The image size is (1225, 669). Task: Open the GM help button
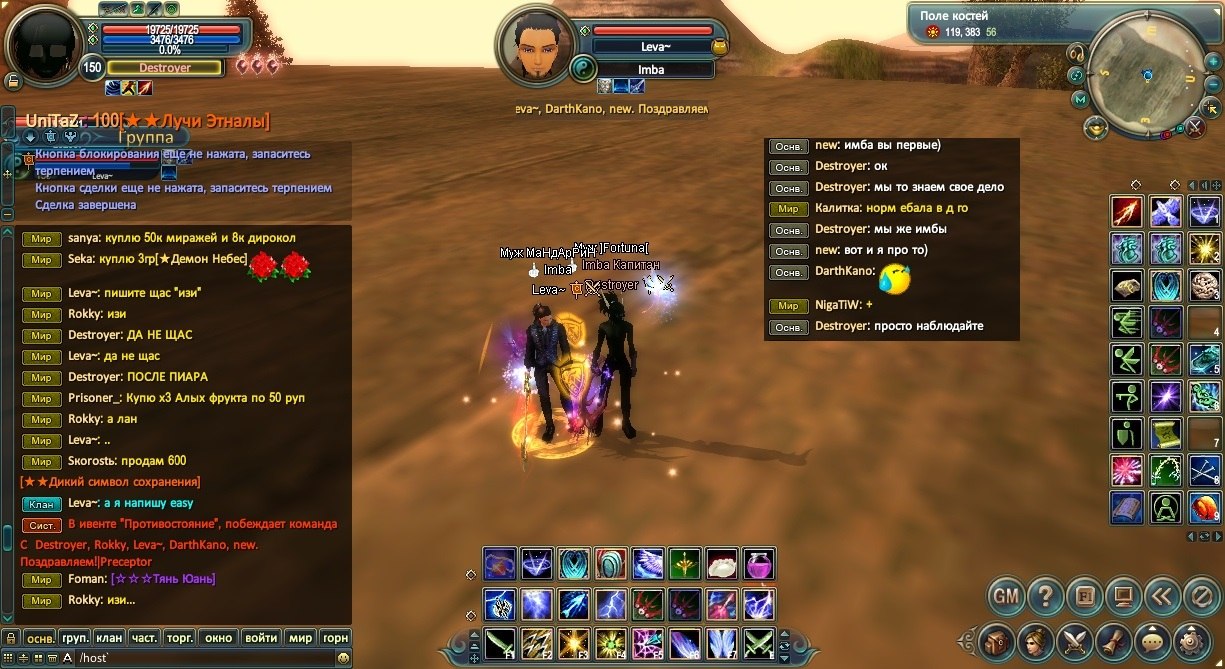coord(1006,596)
